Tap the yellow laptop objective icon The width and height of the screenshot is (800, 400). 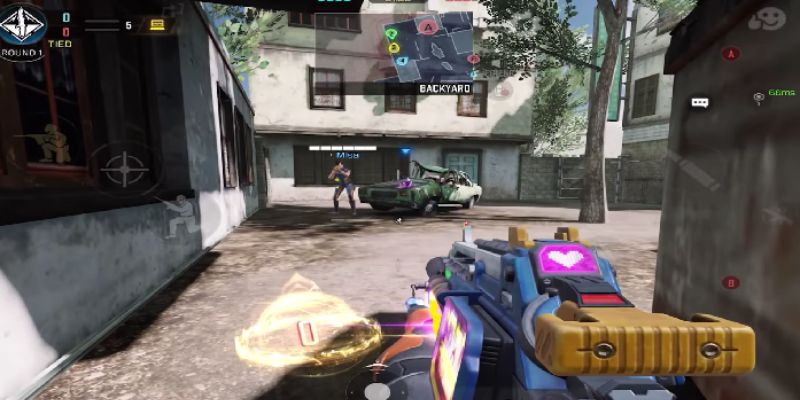point(158,24)
